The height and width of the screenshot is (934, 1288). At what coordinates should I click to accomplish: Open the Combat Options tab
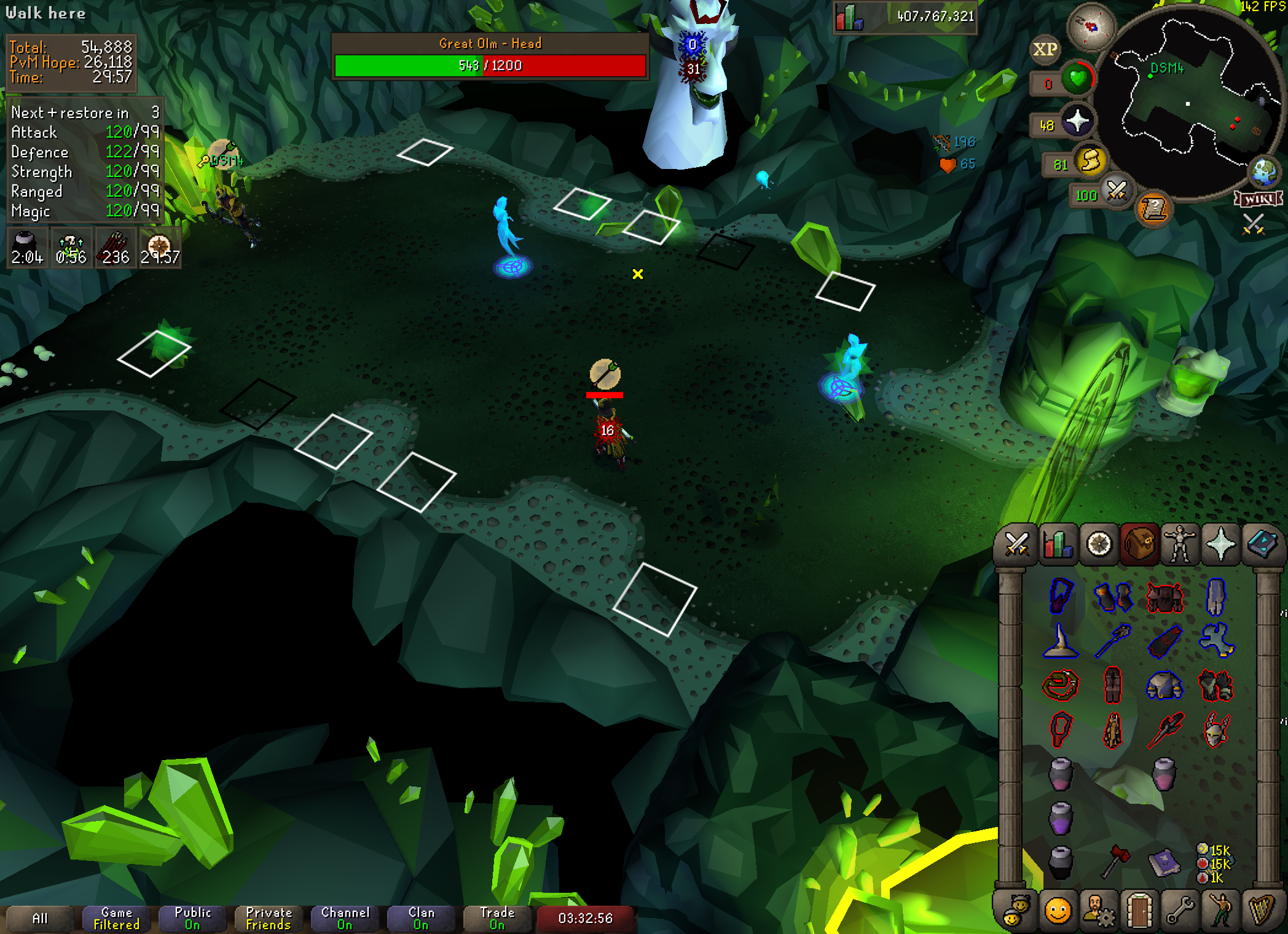tap(1016, 544)
